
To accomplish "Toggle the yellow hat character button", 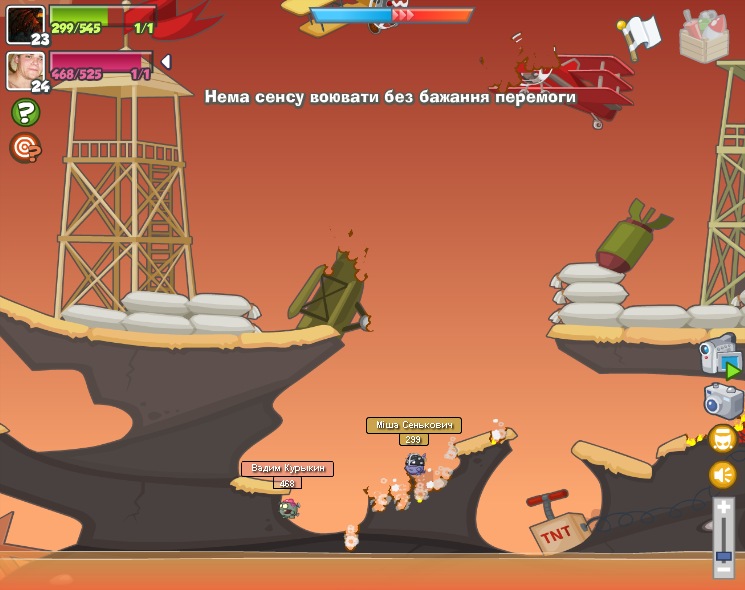I will pyautogui.click(x=723, y=439).
